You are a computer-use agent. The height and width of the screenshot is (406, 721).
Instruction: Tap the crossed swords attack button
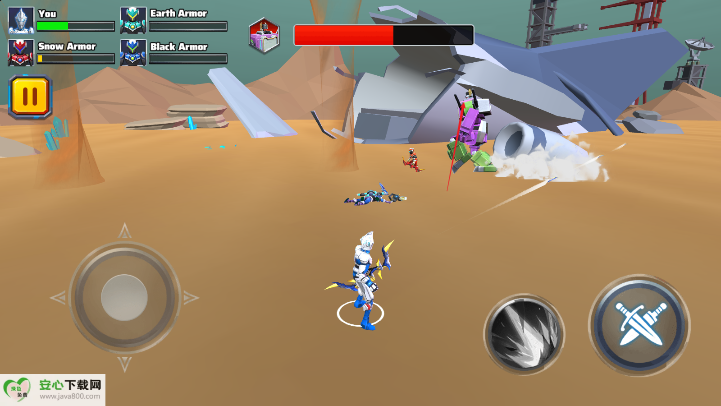[638, 325]
